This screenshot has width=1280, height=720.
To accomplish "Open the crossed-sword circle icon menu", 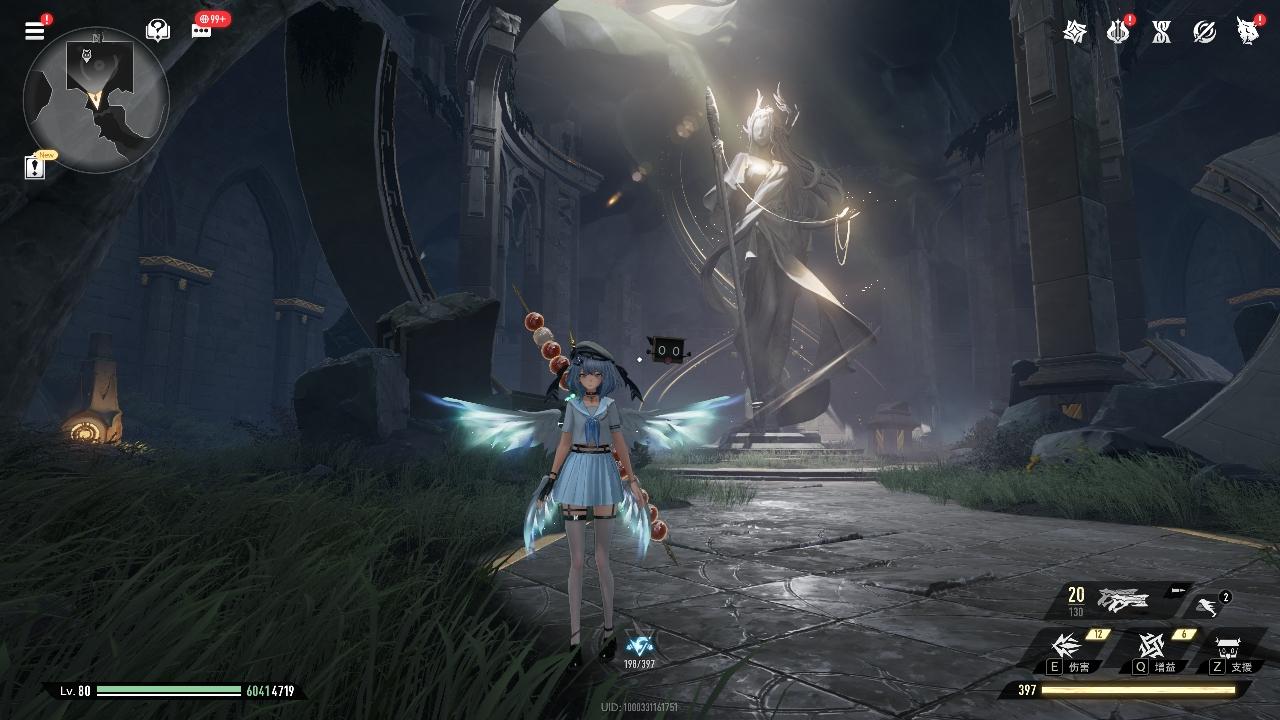I will click(1204, 32).
